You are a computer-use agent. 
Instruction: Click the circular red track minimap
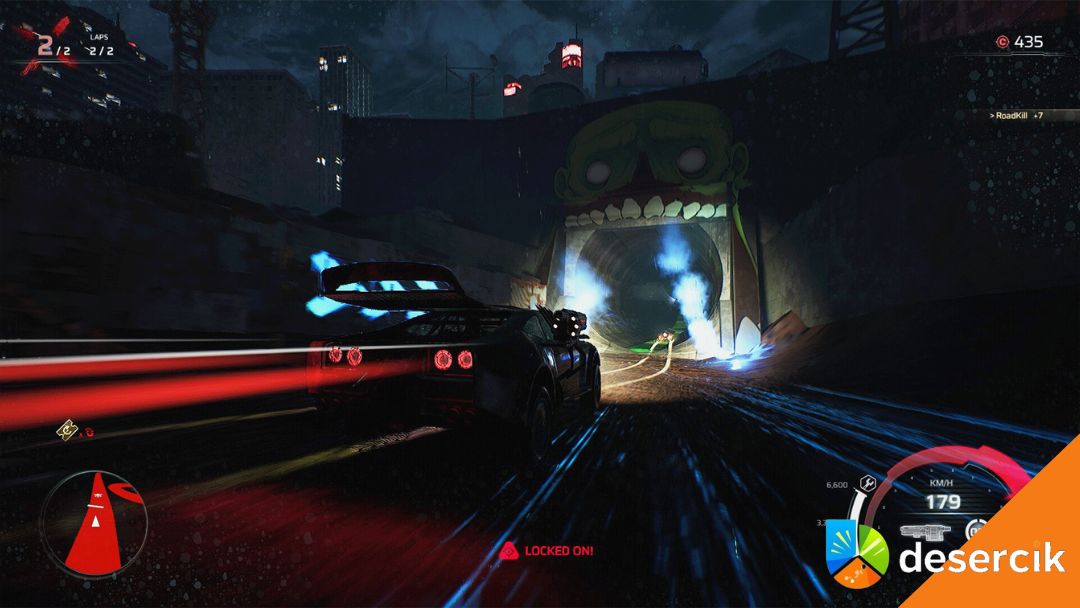click(x=94, y=524)
